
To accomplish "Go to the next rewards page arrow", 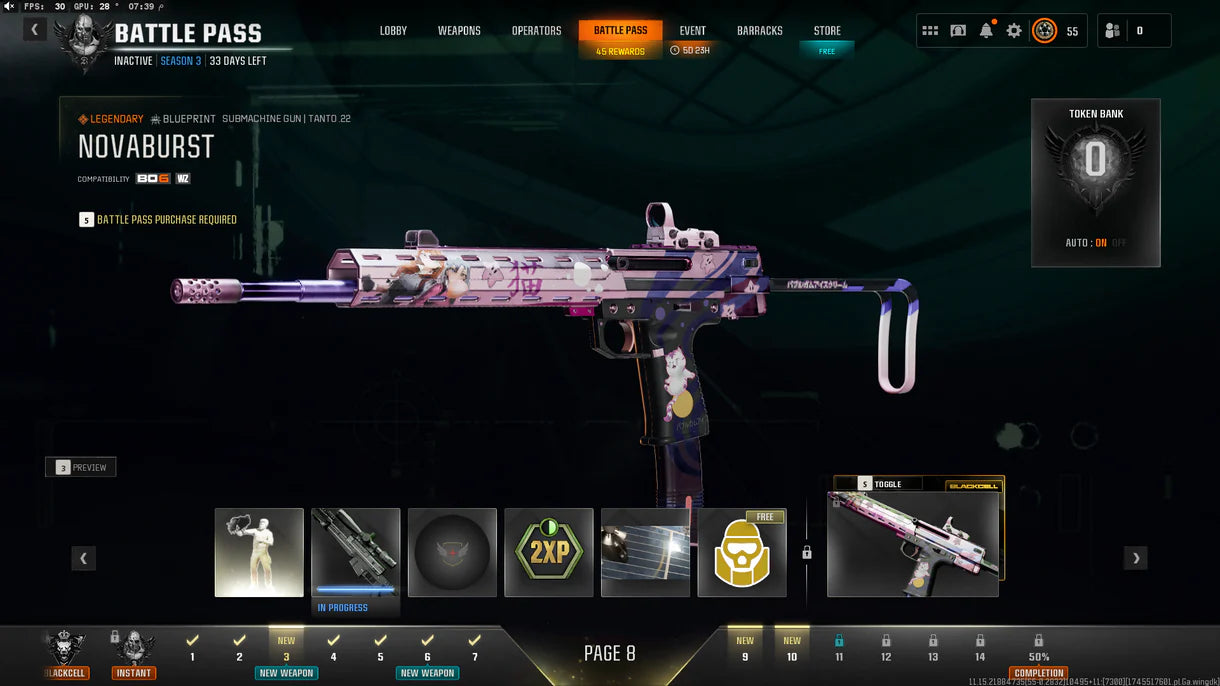I will point(1135,558).
